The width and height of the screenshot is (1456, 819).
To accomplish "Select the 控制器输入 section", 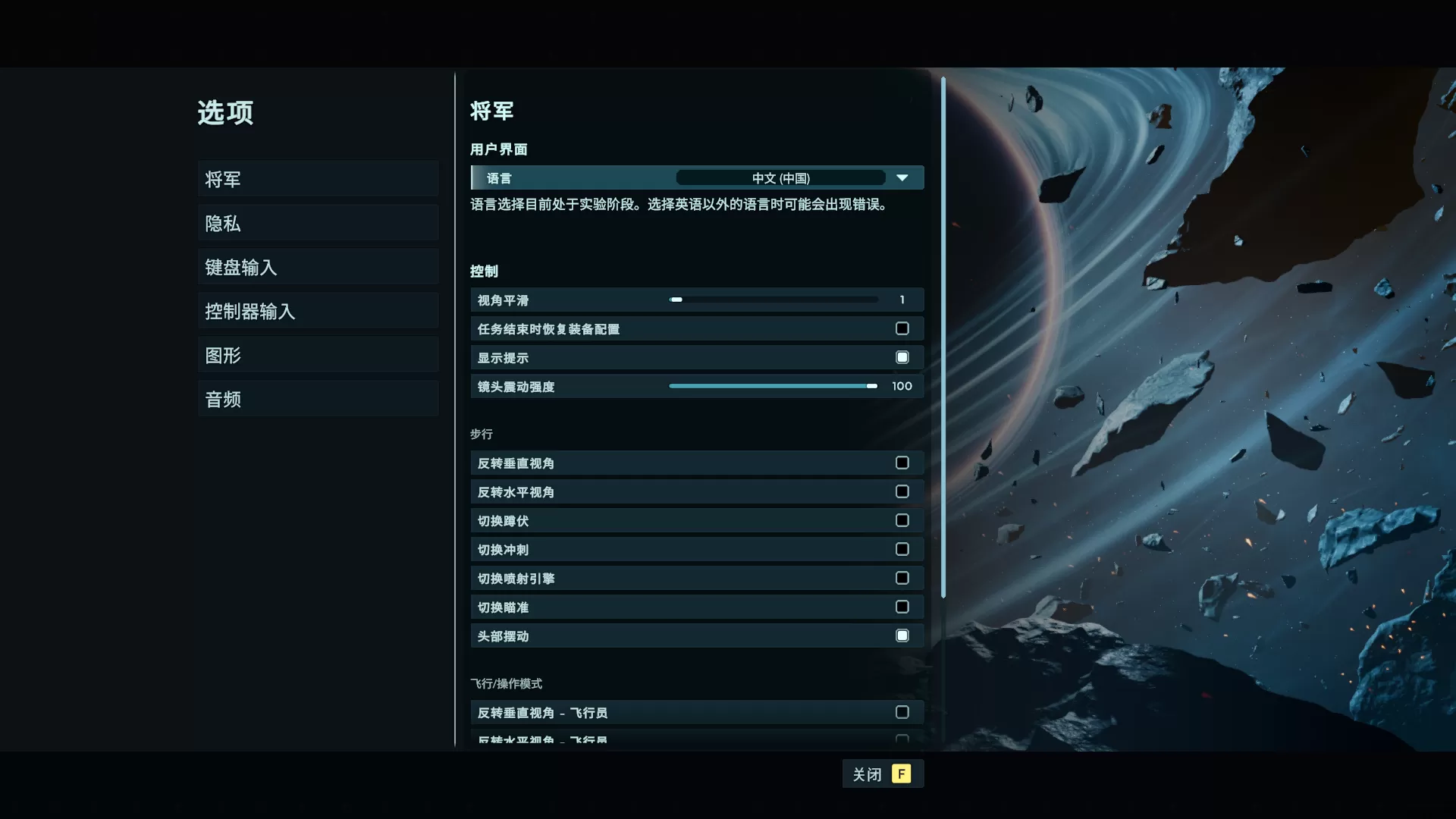I will [x=318, y=311].
